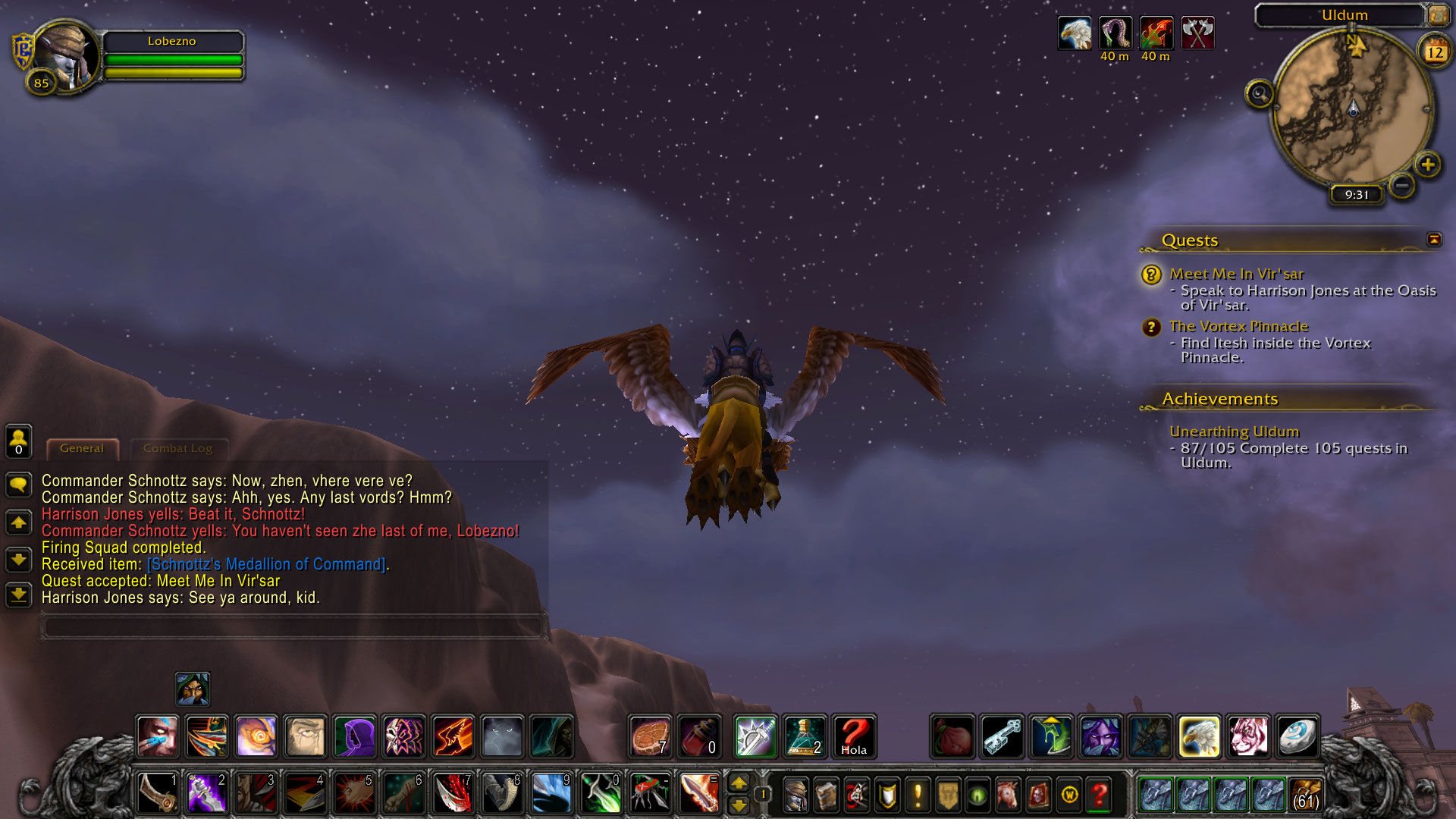Collapse the objectives tracker with its header button
Screen dimensions: 1456x819
click(1433, 240)
